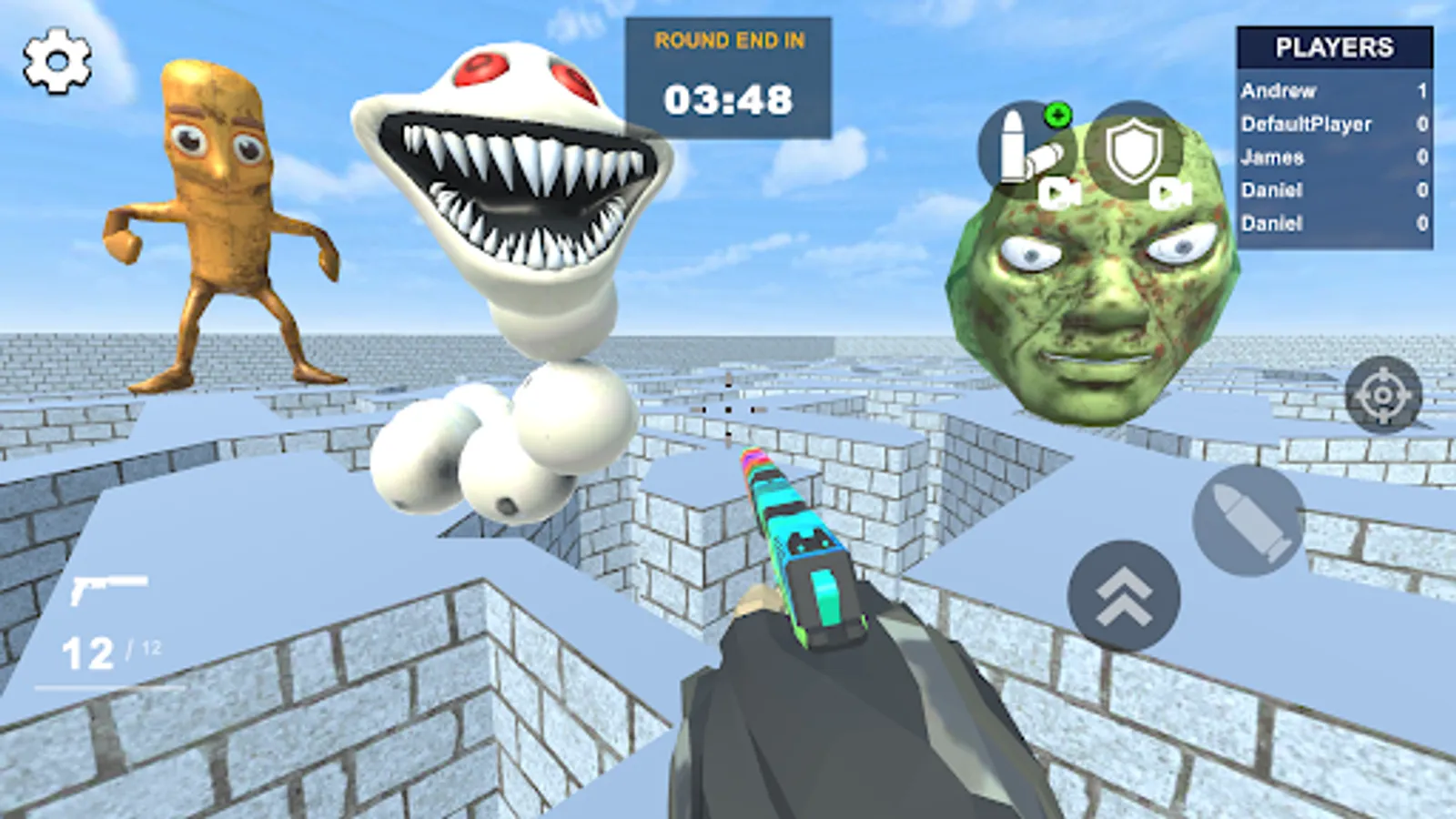Click the second Daniel row
The width and height of the screenshot is (1456, 819).
pyautogui.click(x=1272, y=222)
